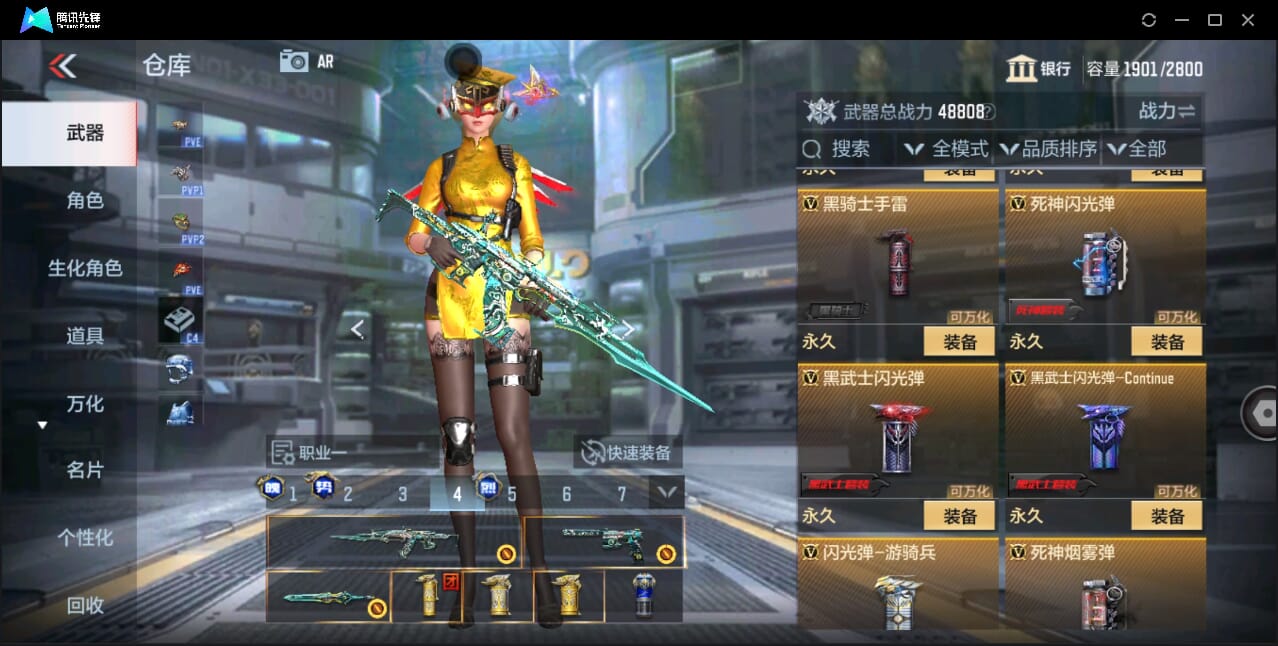1278x646 pixels.
Task: Open the 银行 bank
Action: 1039,69
